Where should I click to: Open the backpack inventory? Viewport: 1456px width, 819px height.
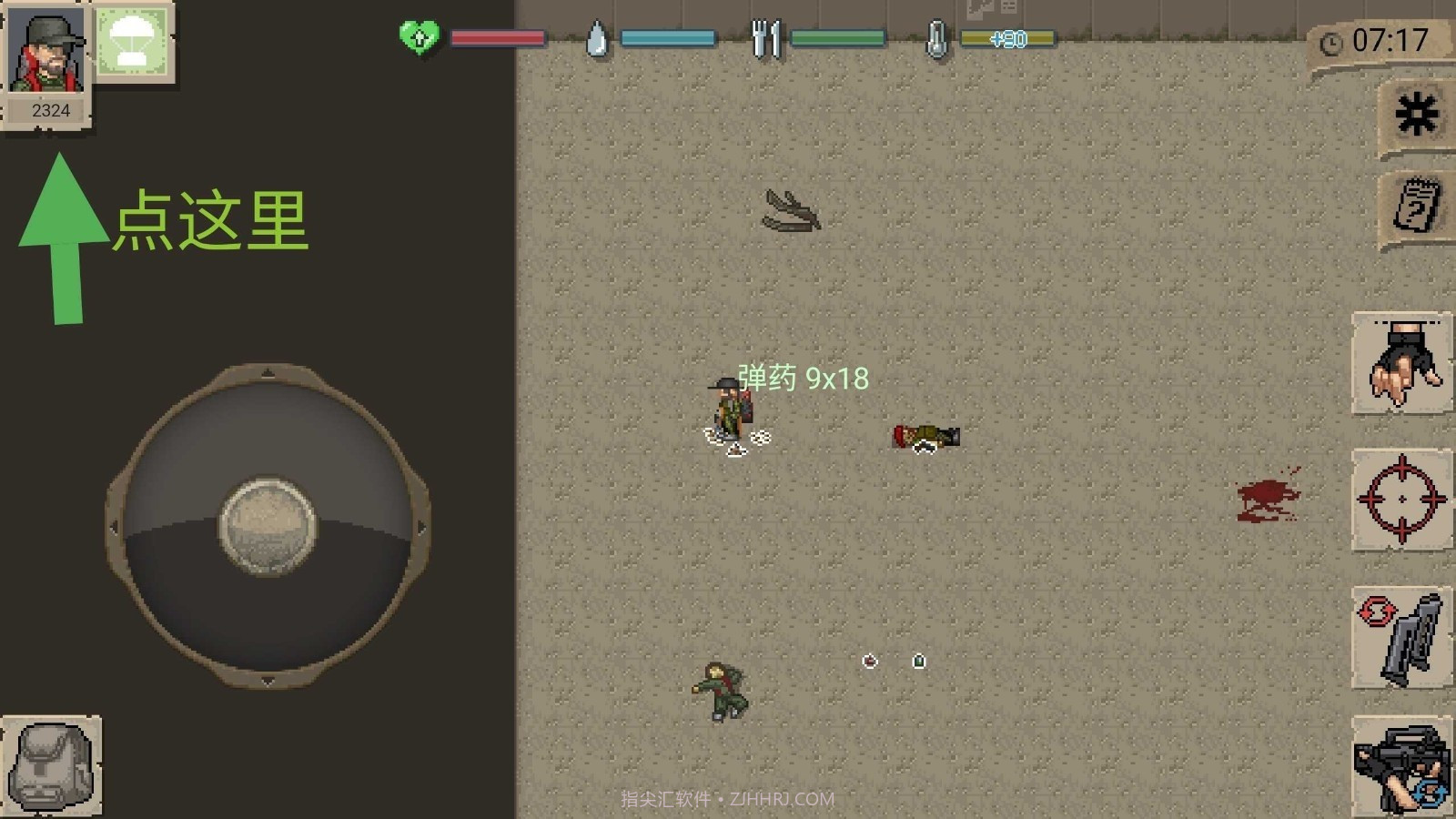50,764
